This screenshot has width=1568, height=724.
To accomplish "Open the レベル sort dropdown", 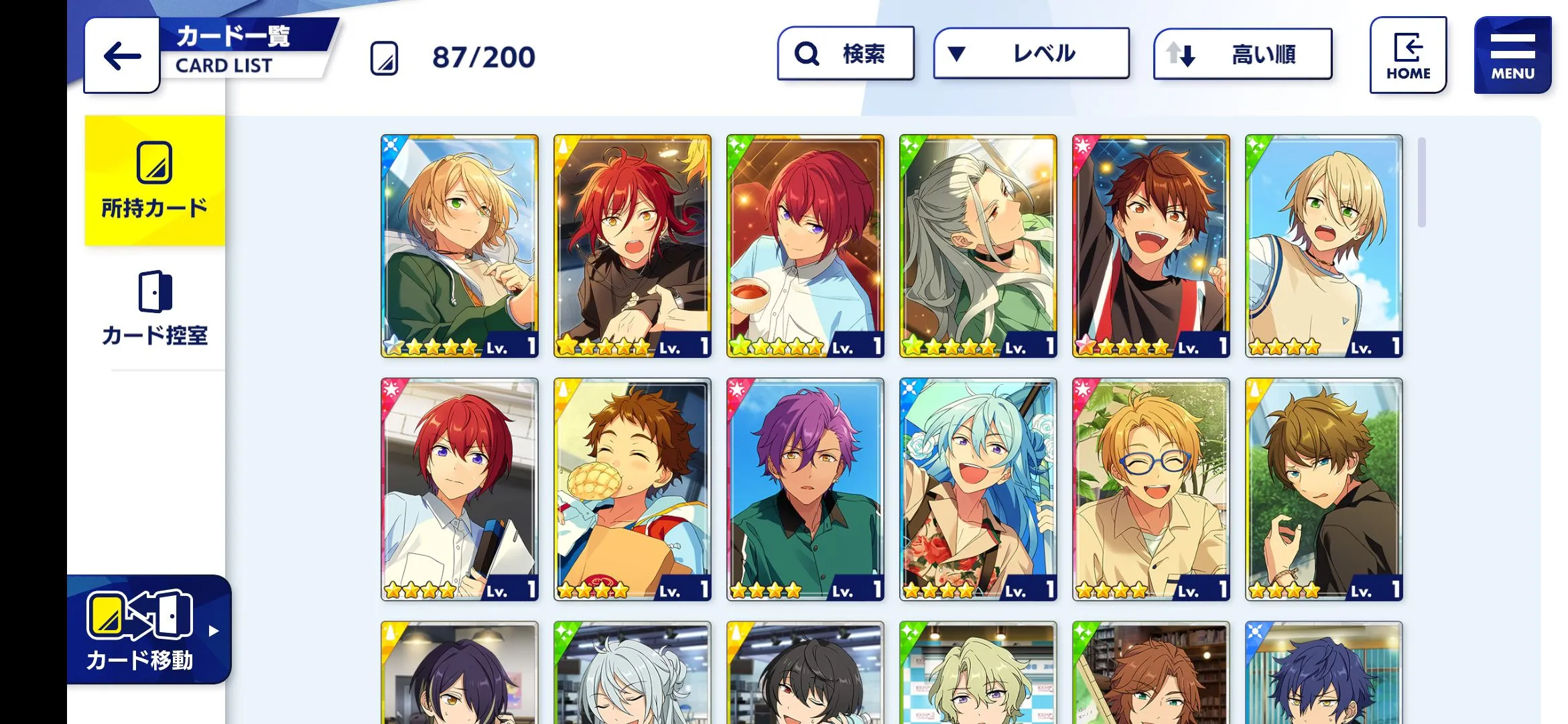I will pyautogui.click(x=1031, y=54).
